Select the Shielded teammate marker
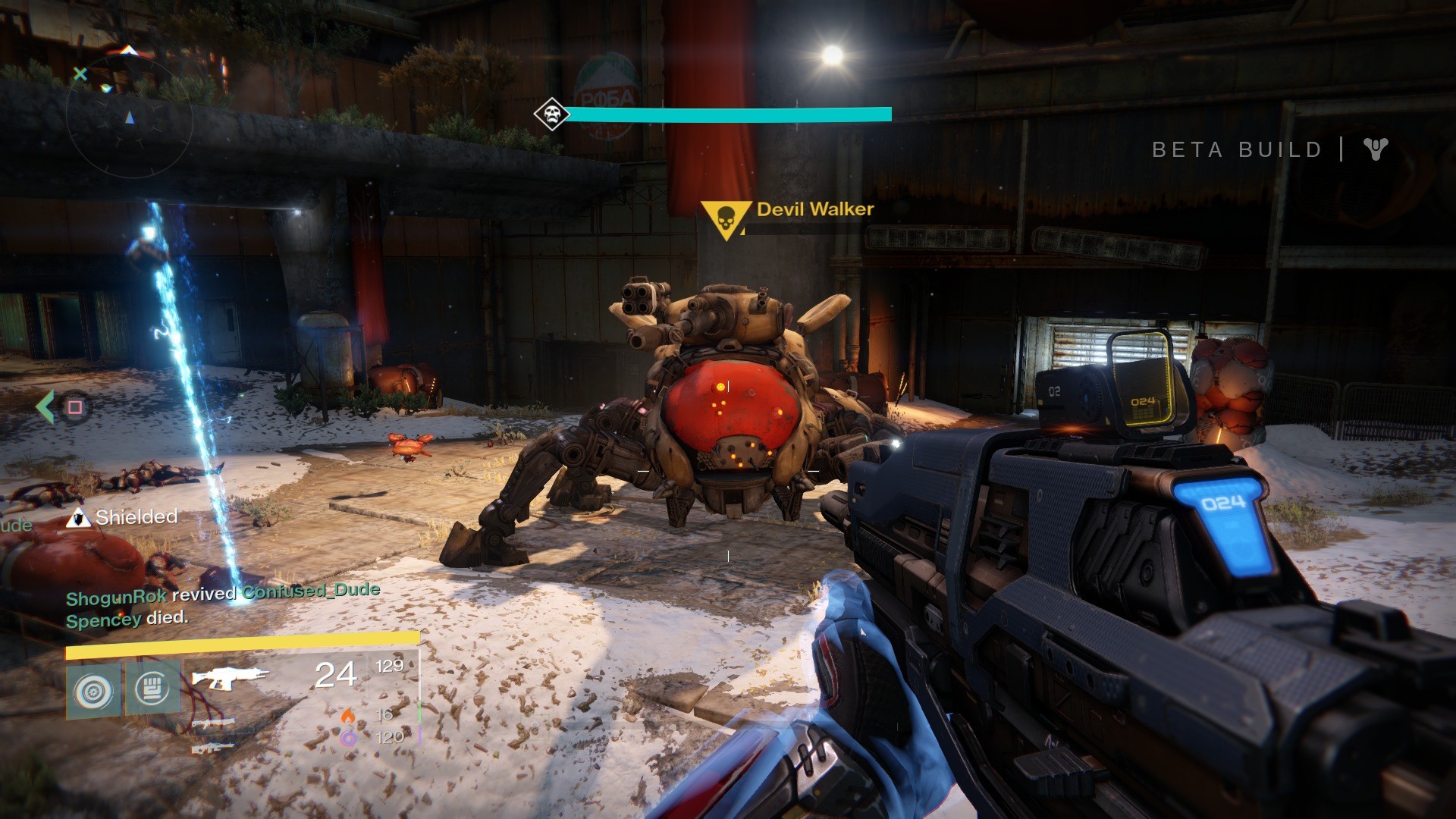The image size is (1456, 819). [x=75, y=518]
